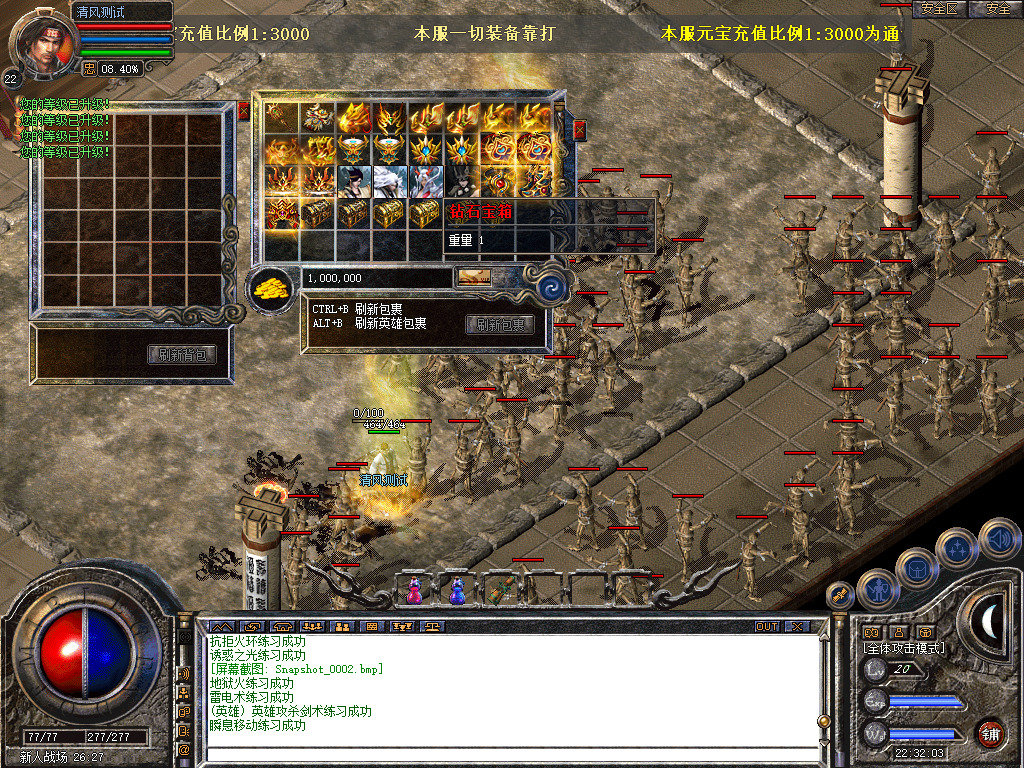Open the character warrior round button
This screenshot has height=768, width=1024.
coord(877,590)
